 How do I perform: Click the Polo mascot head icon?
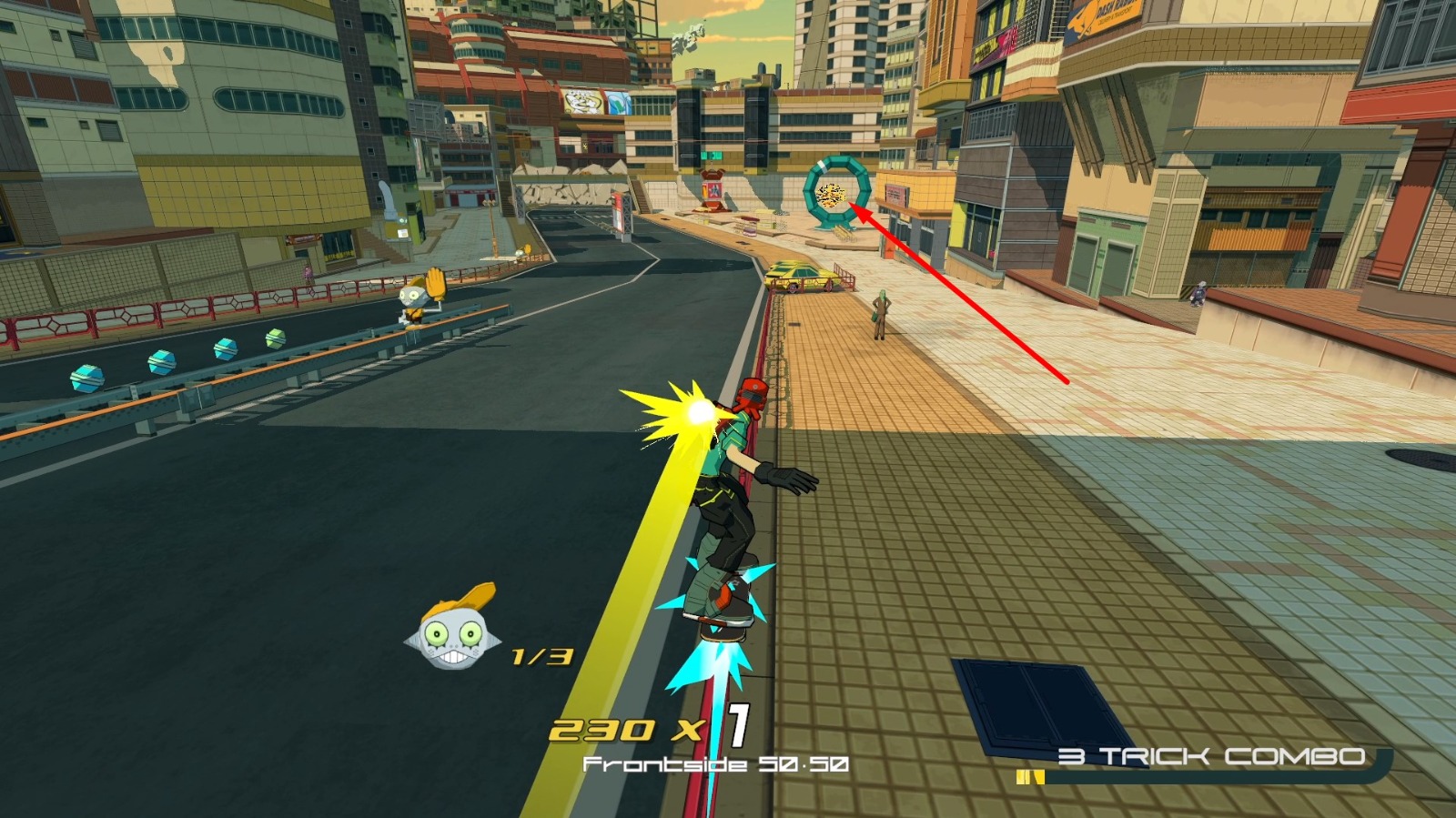pos(452,637)
